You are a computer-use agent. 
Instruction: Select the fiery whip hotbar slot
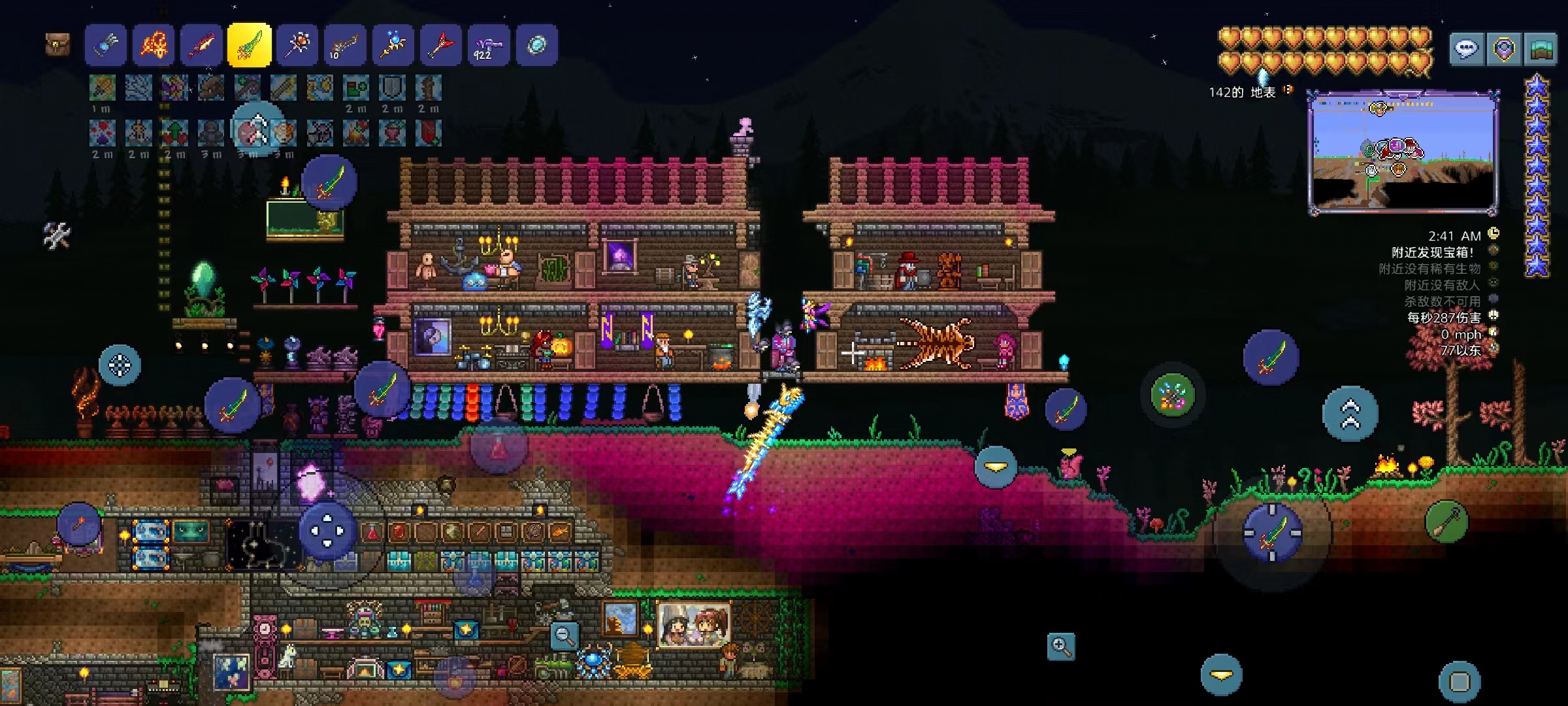(154, 45)
